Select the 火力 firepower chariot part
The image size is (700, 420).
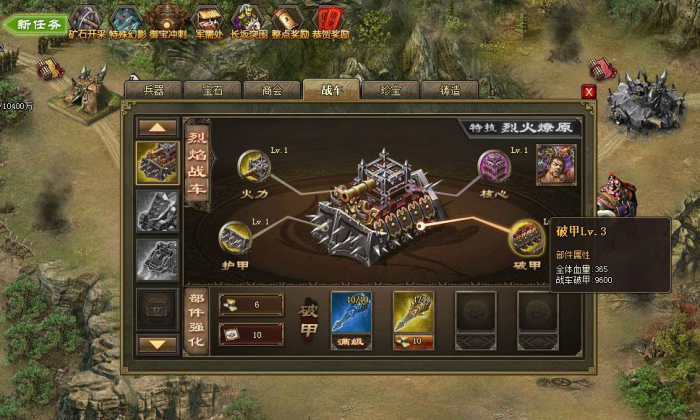(254, 166)
